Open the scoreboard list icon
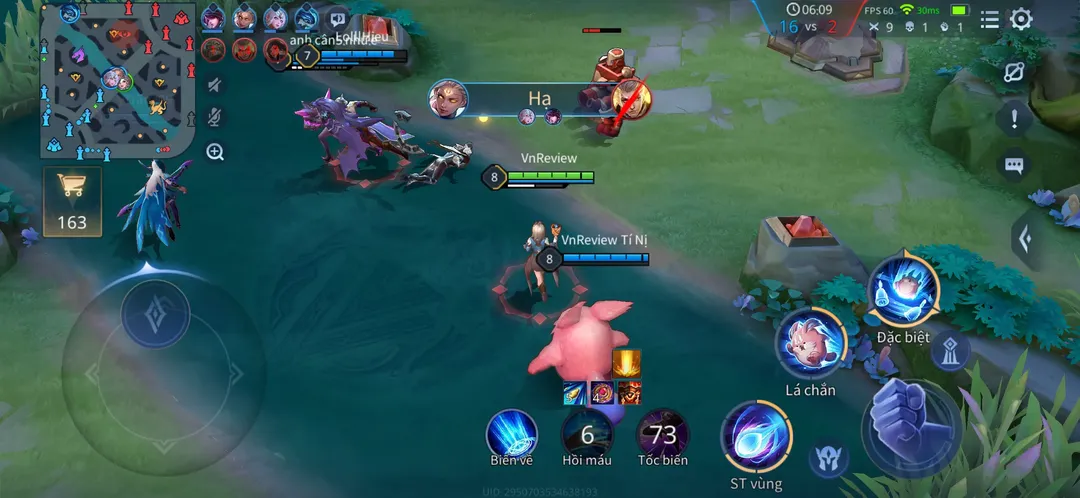1080x498 pixels. click(989, 19)
